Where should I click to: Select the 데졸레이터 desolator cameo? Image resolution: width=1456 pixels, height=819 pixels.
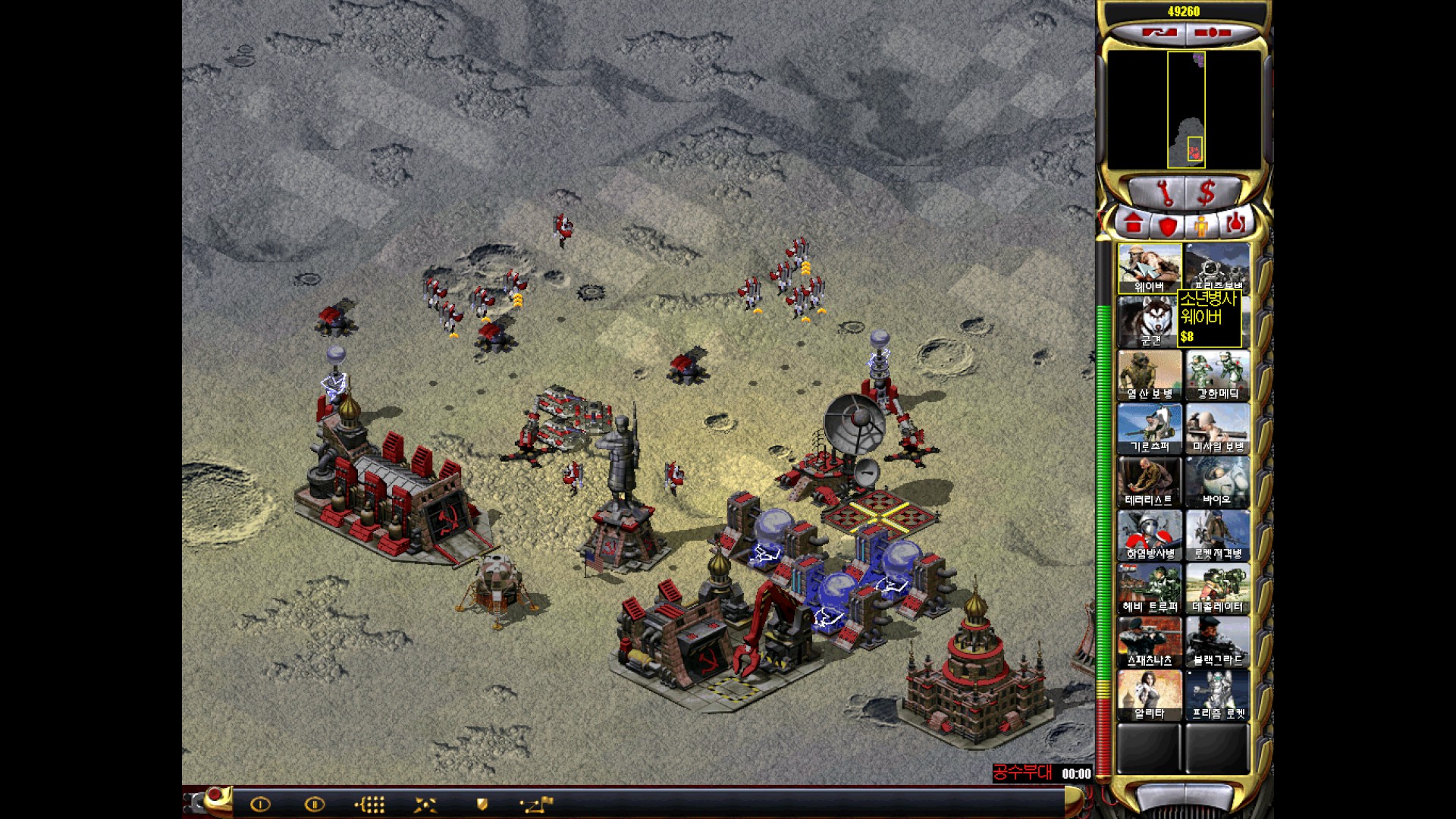coord(1217,589)
